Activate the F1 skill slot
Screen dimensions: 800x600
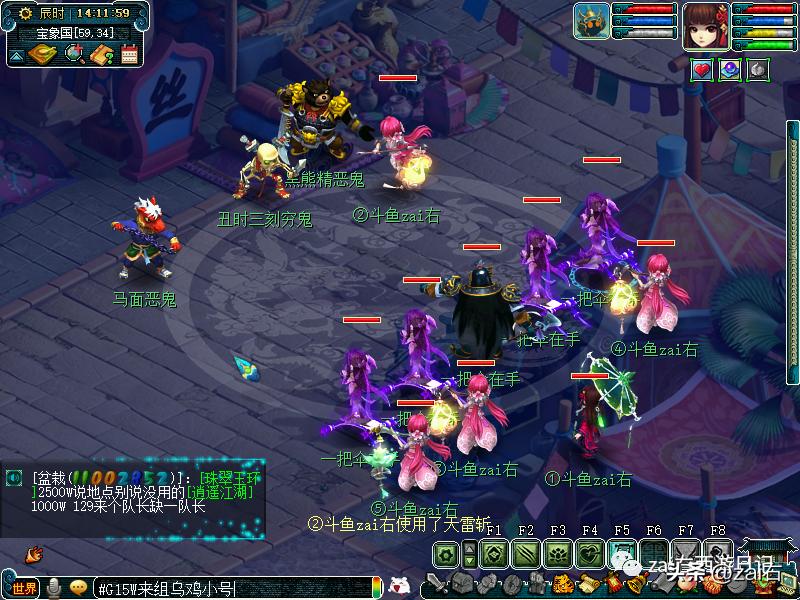[x=492, y=553]
